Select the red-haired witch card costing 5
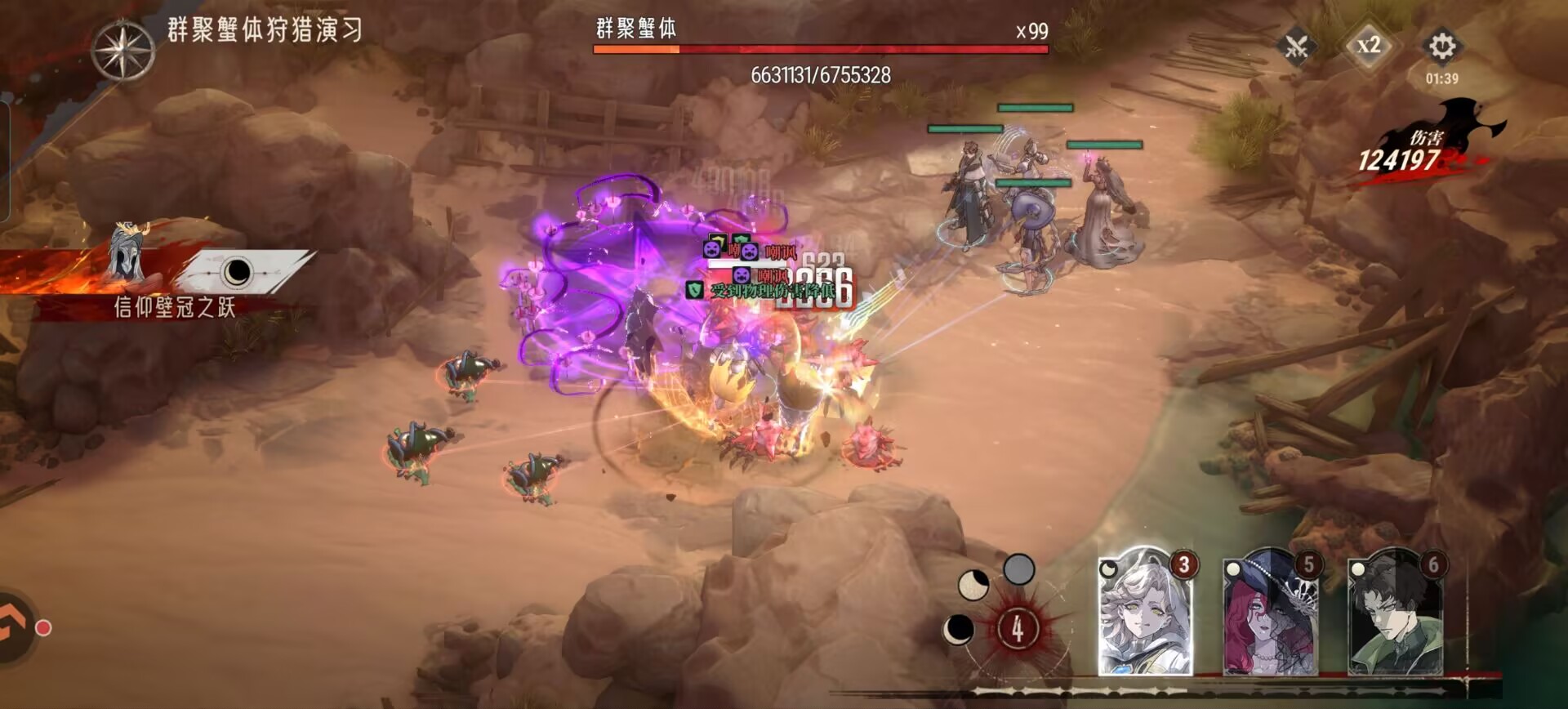Image resolution: width=1568 pixels, height=709 pixels. tap(1270, 614)
